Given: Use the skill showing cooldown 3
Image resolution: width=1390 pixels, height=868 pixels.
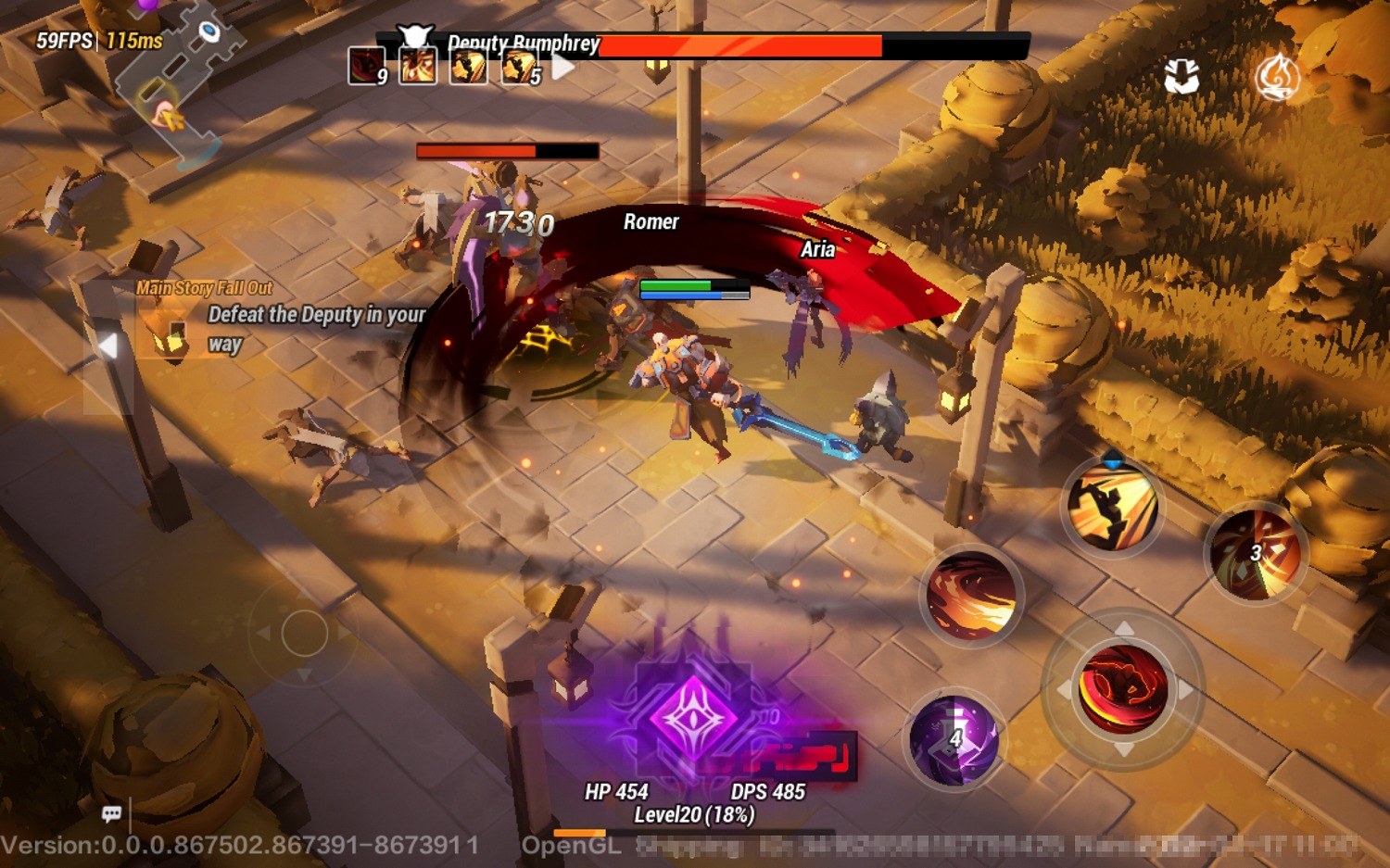Looking at the screenshot, I should click(x=1256, y=553).
